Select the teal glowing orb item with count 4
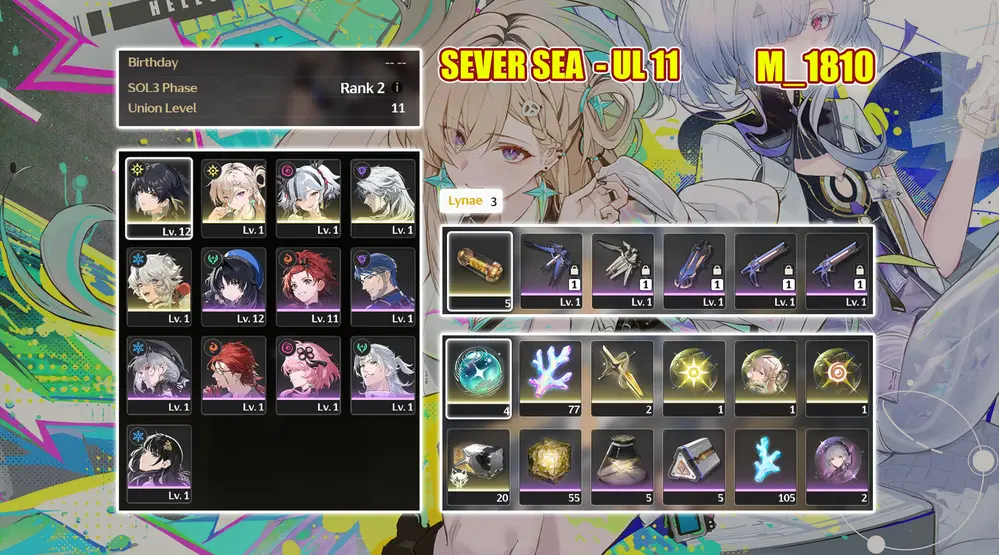The width and height of the screenshot is (999, 555). (479, 378)
